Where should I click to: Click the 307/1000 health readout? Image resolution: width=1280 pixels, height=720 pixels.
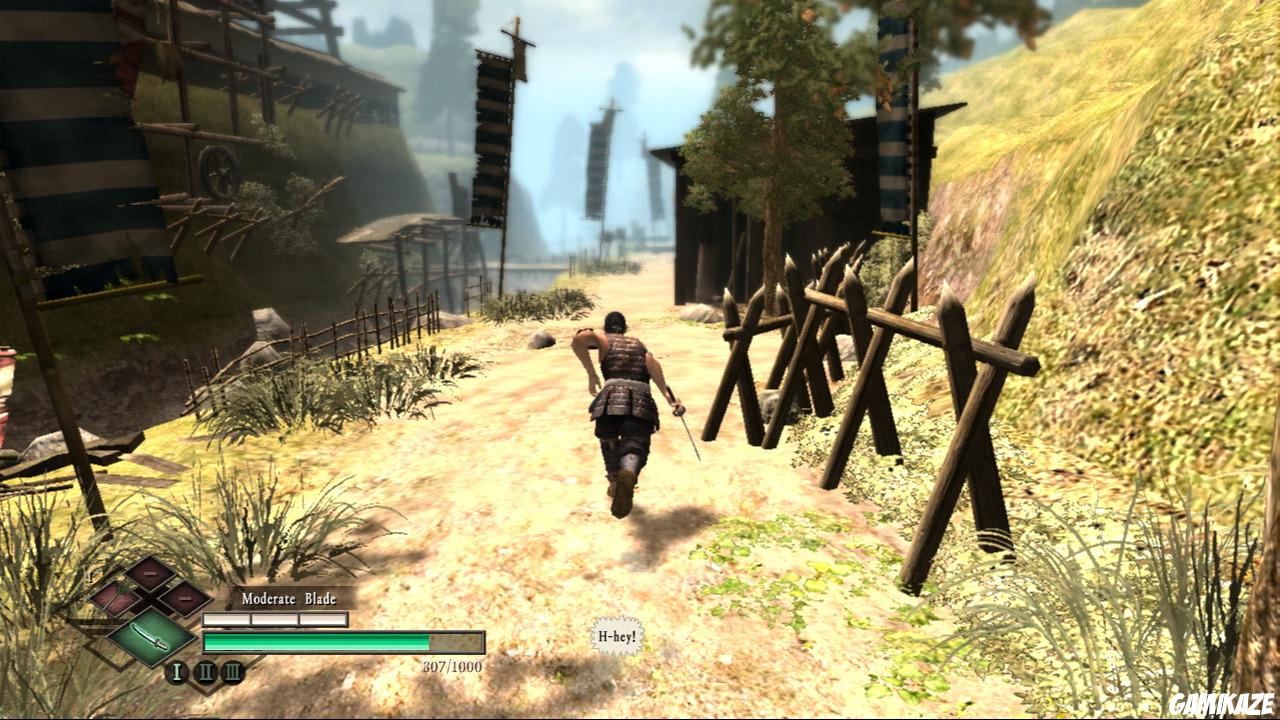[x=452, y=666]
